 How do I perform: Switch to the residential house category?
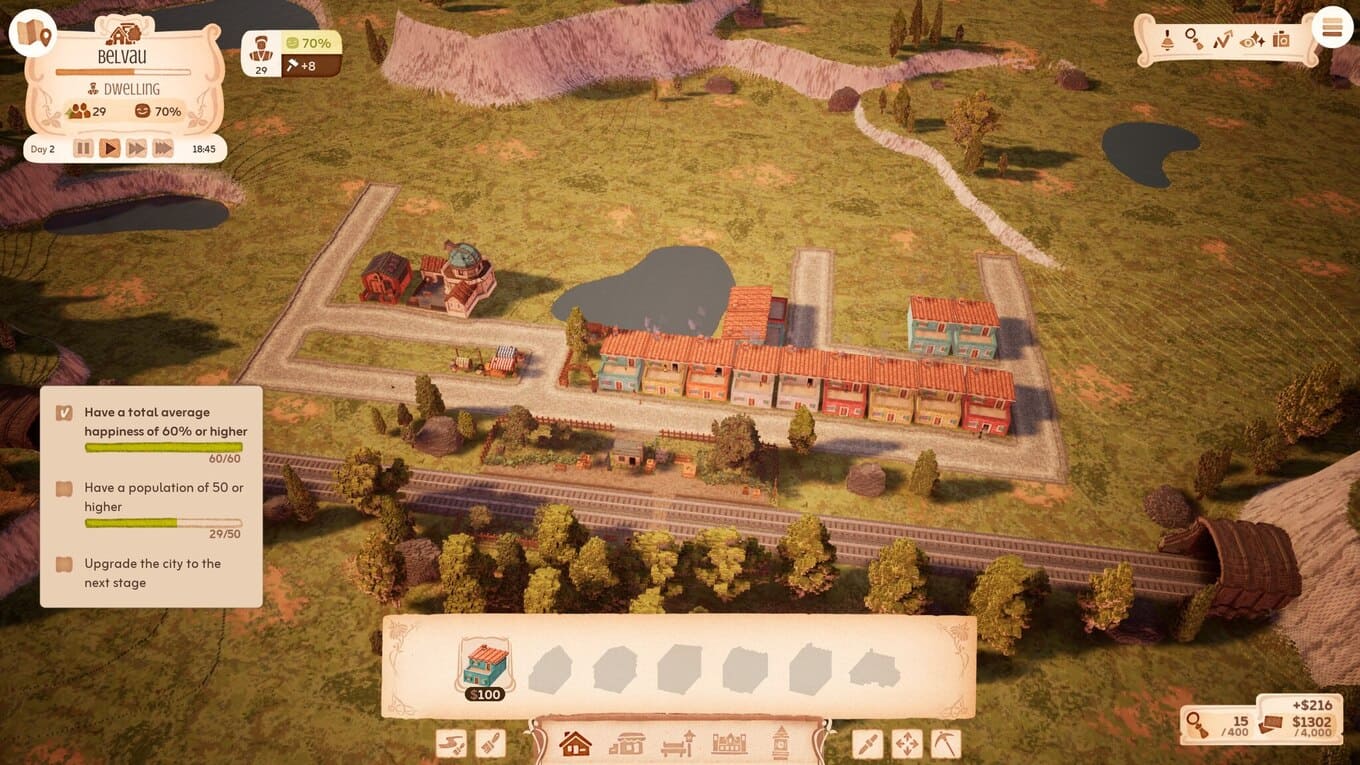(x=575, y=744)
